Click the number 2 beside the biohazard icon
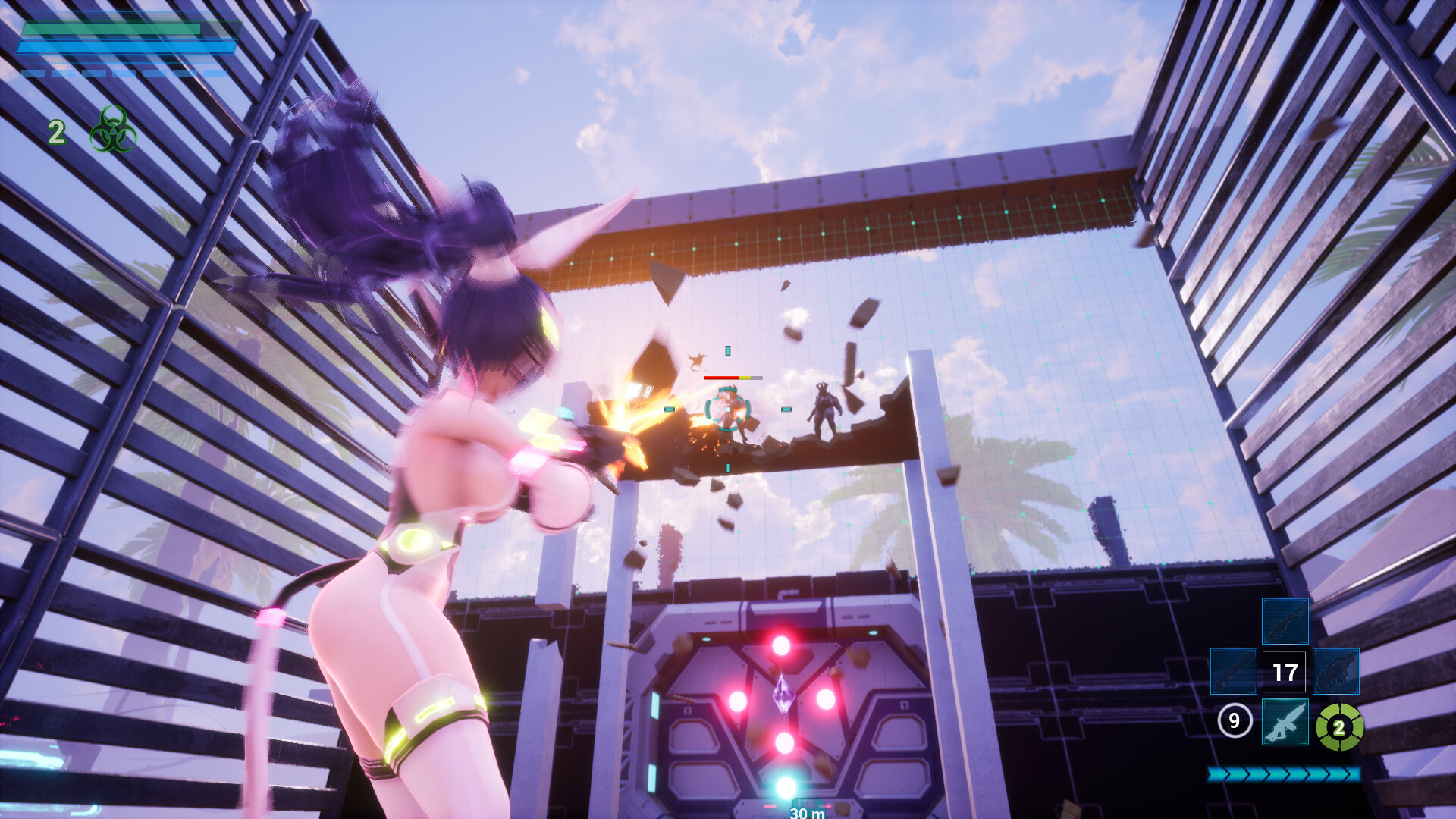The width and height of the screenshot is (1456, 819). tap(57, 133)
